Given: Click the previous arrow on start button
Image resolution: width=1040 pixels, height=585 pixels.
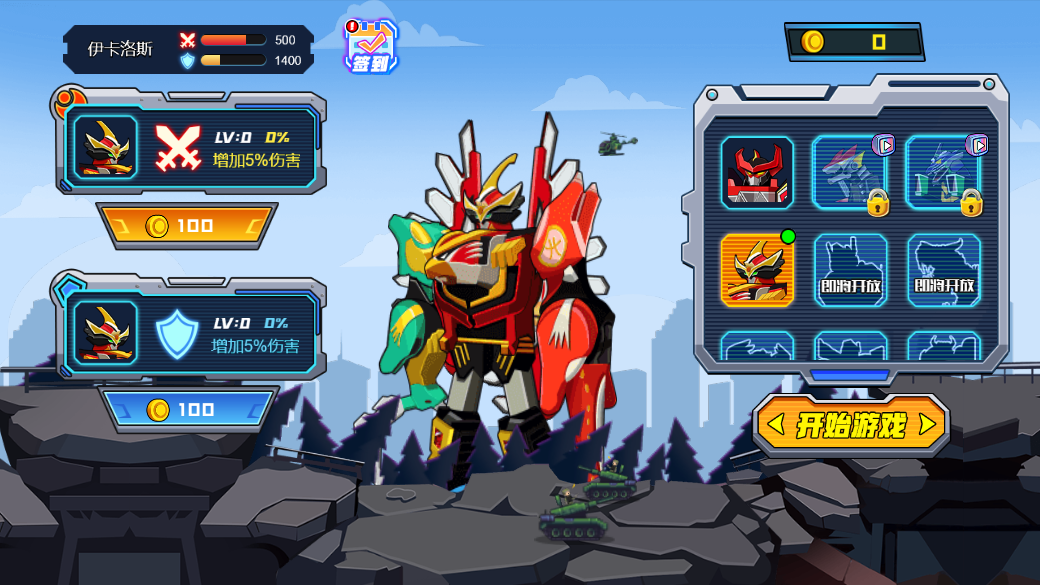Looking at the screenshot, I should pyautogui.click(x=775, y=427).
